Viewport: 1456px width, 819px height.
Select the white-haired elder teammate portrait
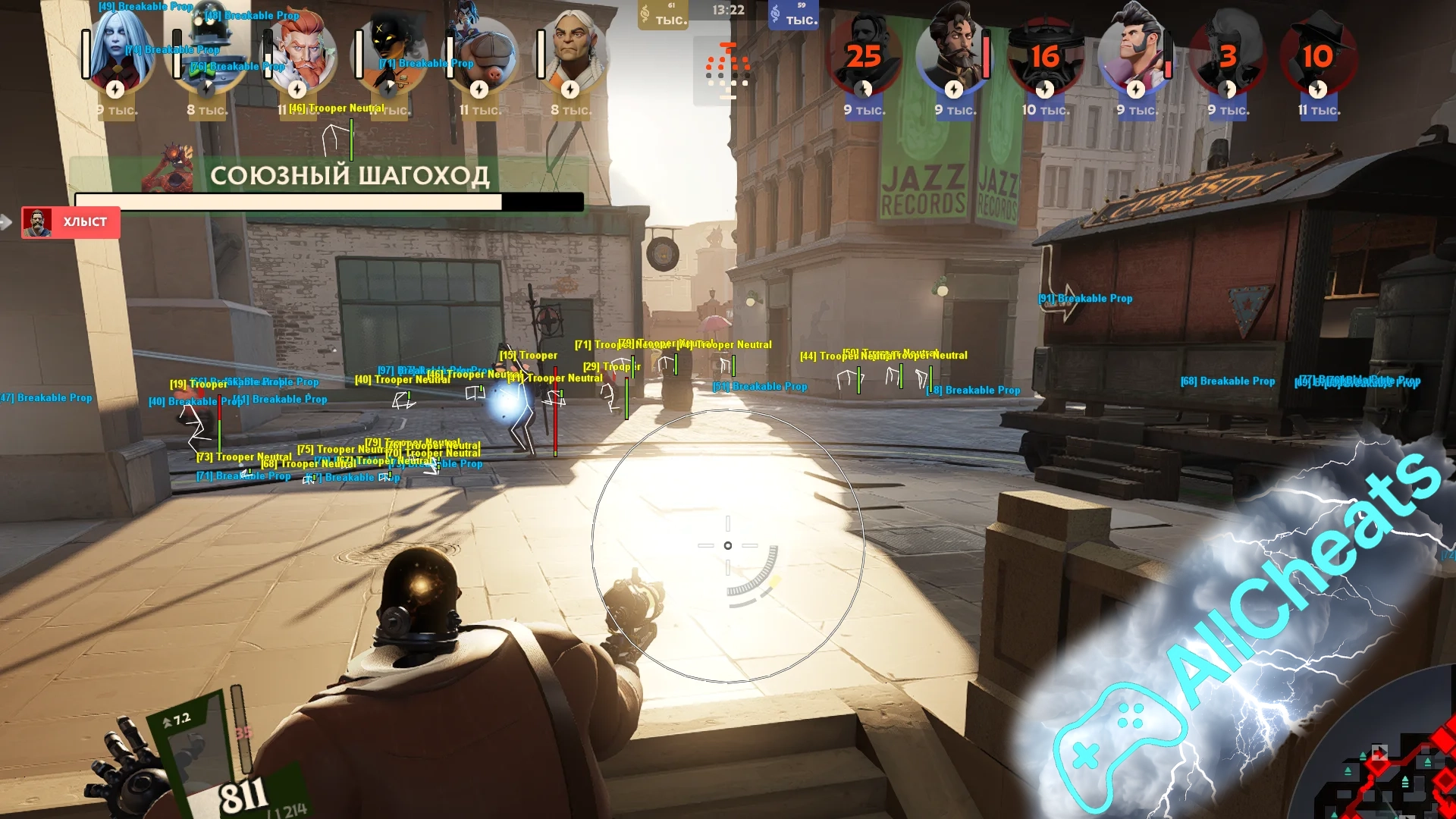coord(572,53)
